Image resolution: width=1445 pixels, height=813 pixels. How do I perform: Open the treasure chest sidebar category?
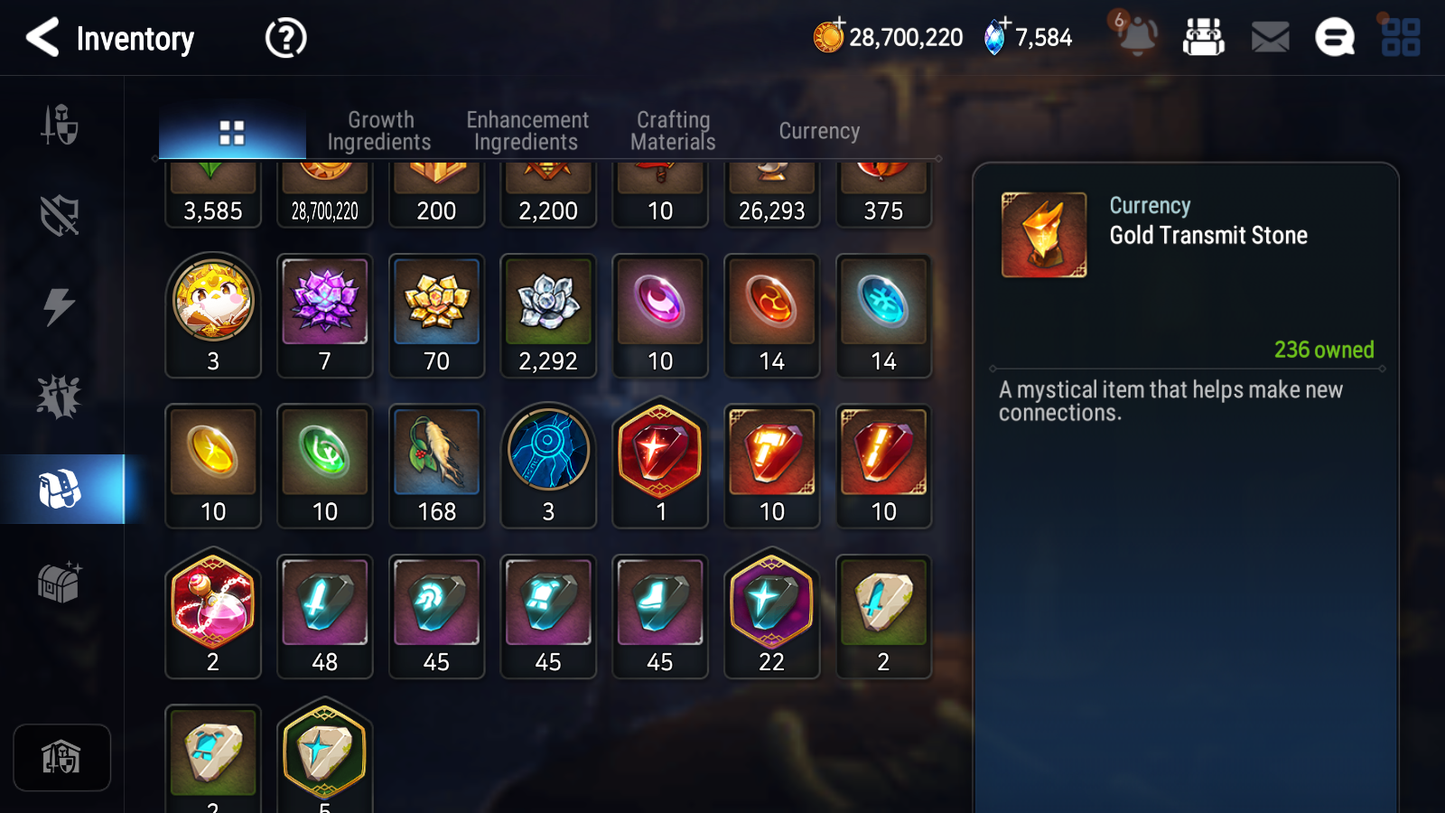(x=59, y=581)
